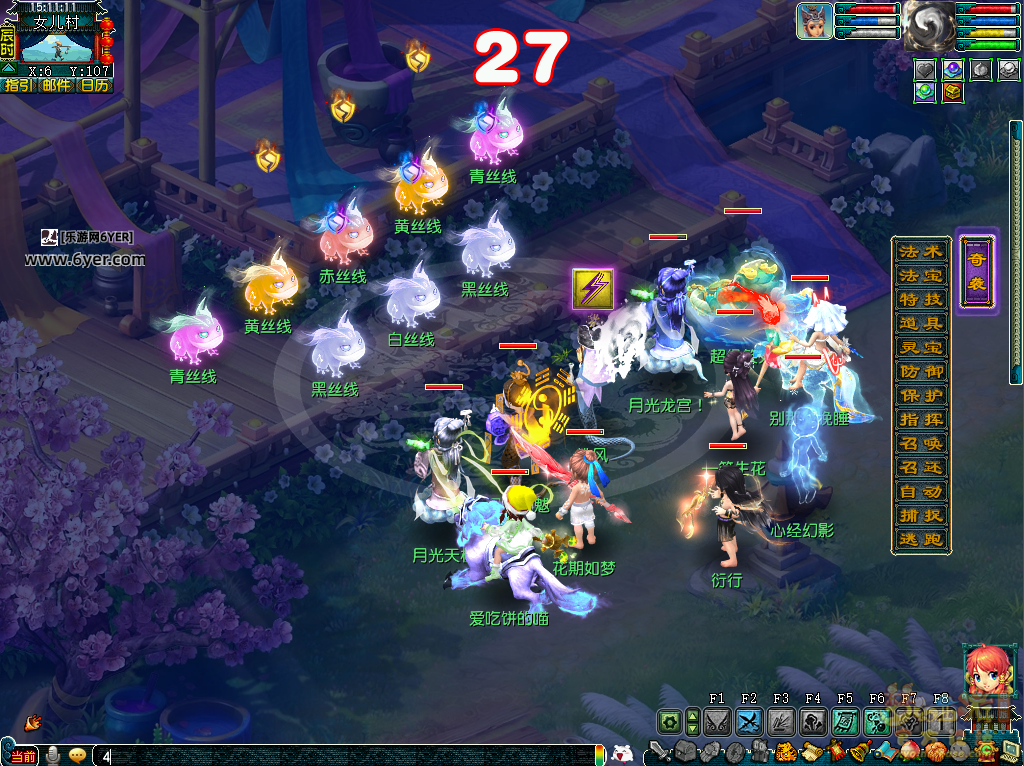Viewport: 1024px width, 766px height.
Task: Choose the 召唤 summon command
Action: click(x=920, y=444)
